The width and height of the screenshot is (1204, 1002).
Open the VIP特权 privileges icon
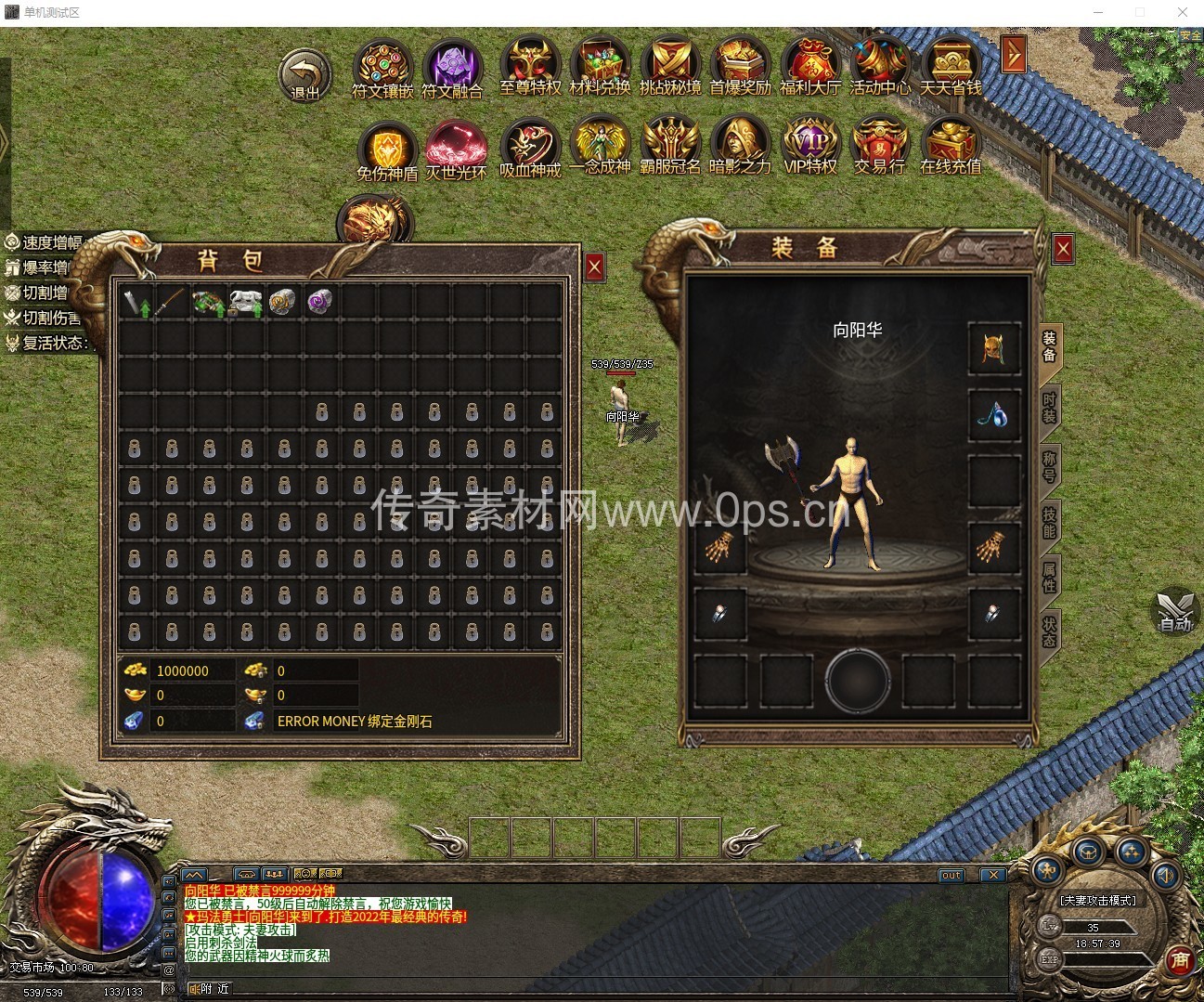coord(810,146)
